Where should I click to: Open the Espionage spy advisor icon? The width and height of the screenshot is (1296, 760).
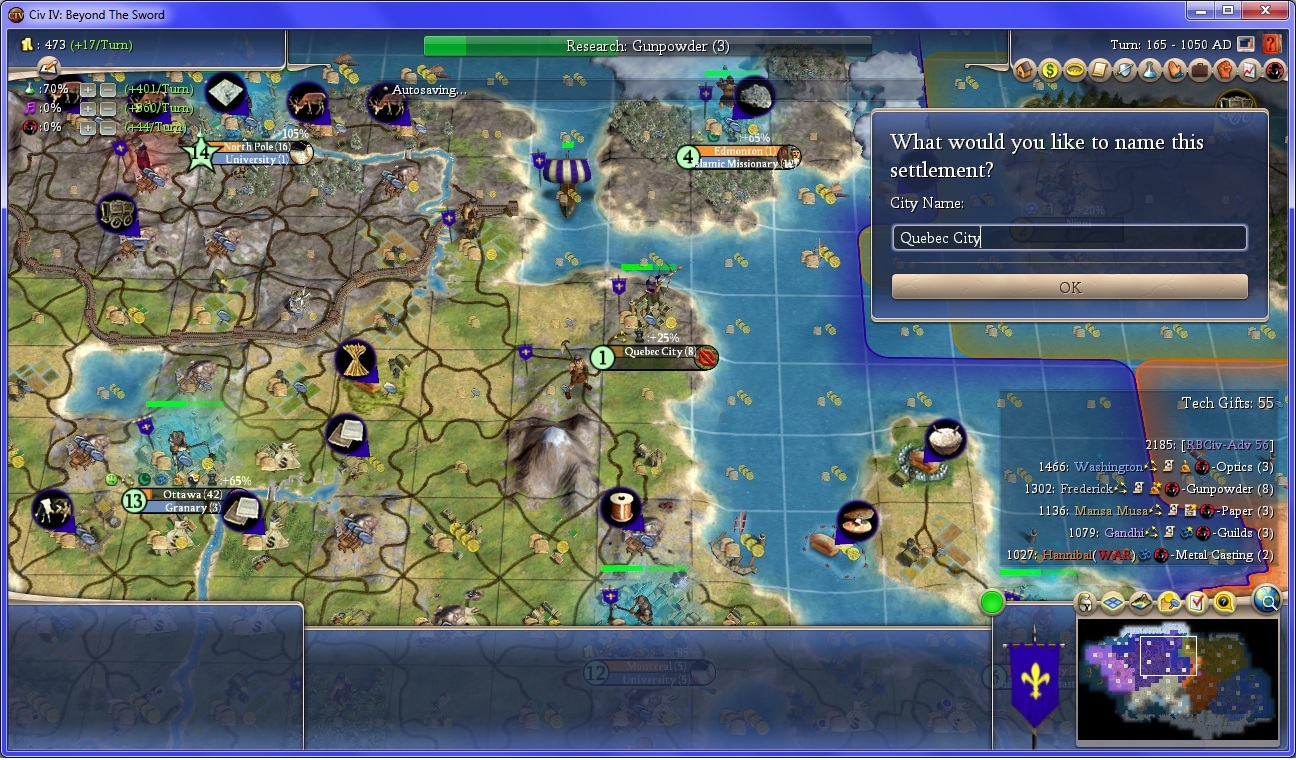point(1274,71)
